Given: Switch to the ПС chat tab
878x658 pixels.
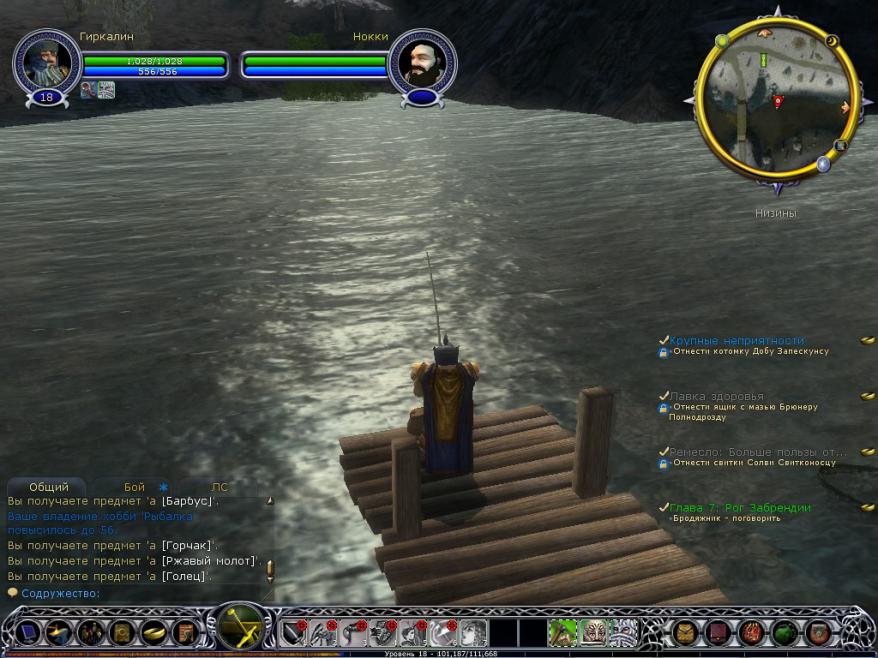Looking at the screenshot, I should pyautogui.click(x=220, y=487).
